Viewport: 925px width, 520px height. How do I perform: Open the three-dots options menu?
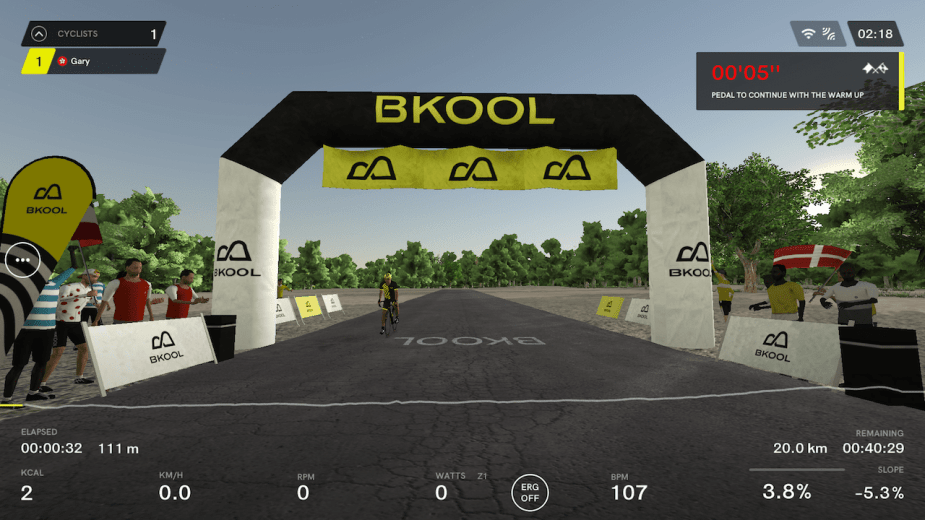tap(21, 259)
